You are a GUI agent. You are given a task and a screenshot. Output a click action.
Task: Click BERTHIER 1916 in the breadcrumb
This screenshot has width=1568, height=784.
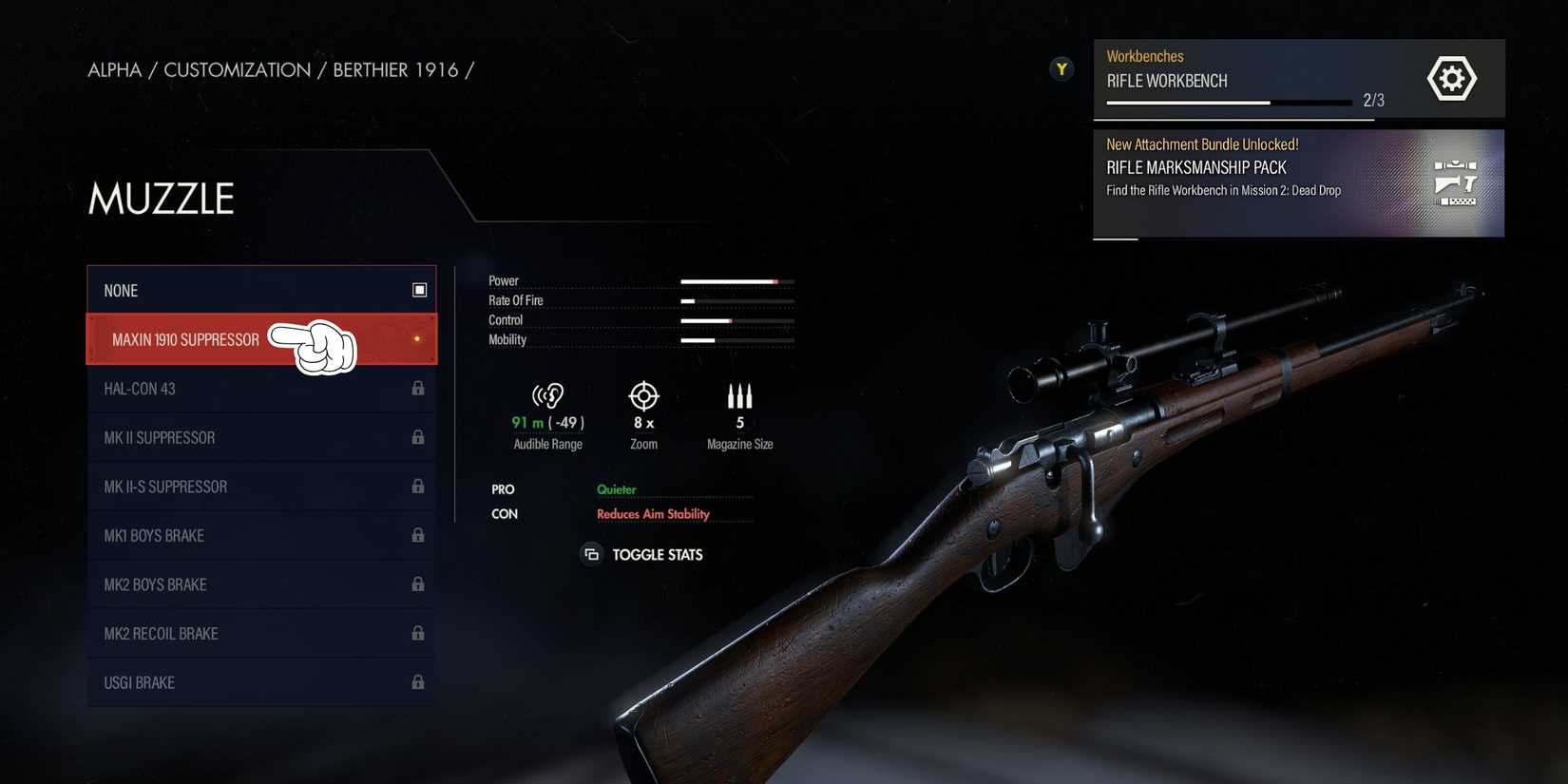point(395,69)
